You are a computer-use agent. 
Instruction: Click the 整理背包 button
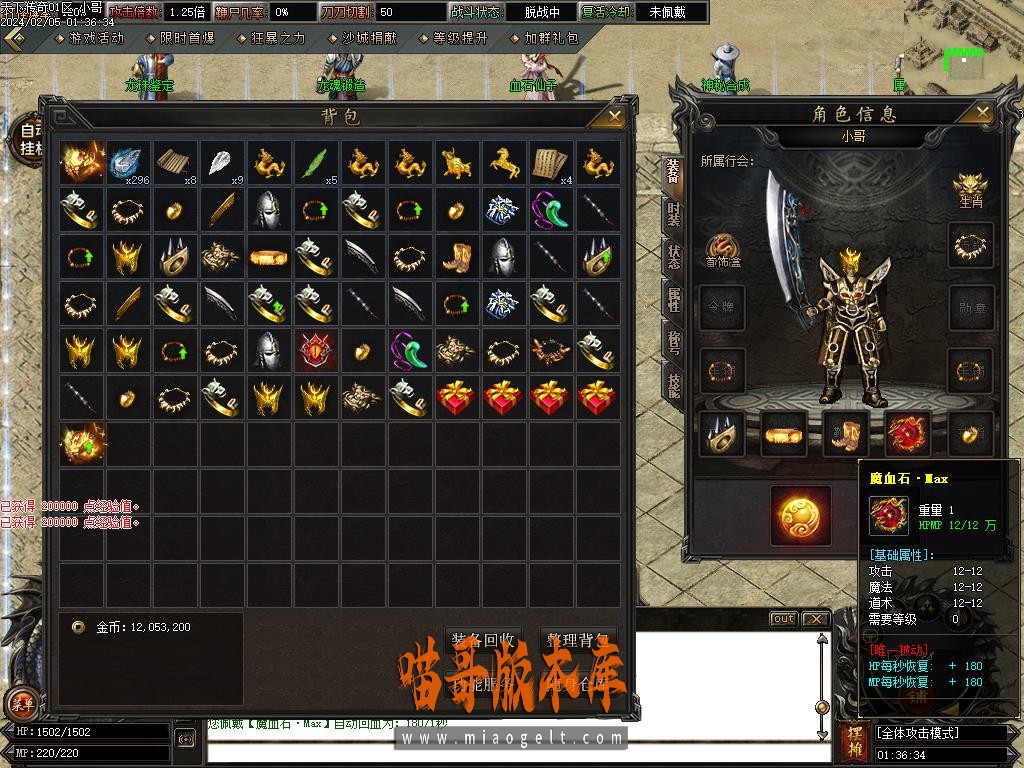tap(578, 640)
